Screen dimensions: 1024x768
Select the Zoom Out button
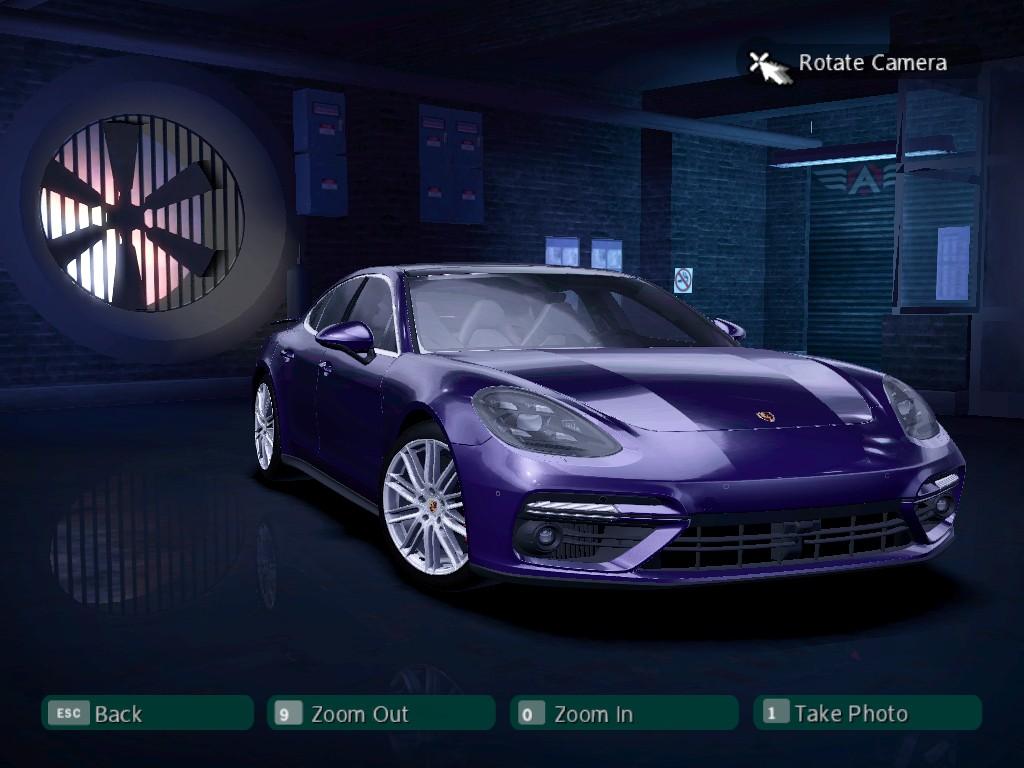click(x=381, y=713)
